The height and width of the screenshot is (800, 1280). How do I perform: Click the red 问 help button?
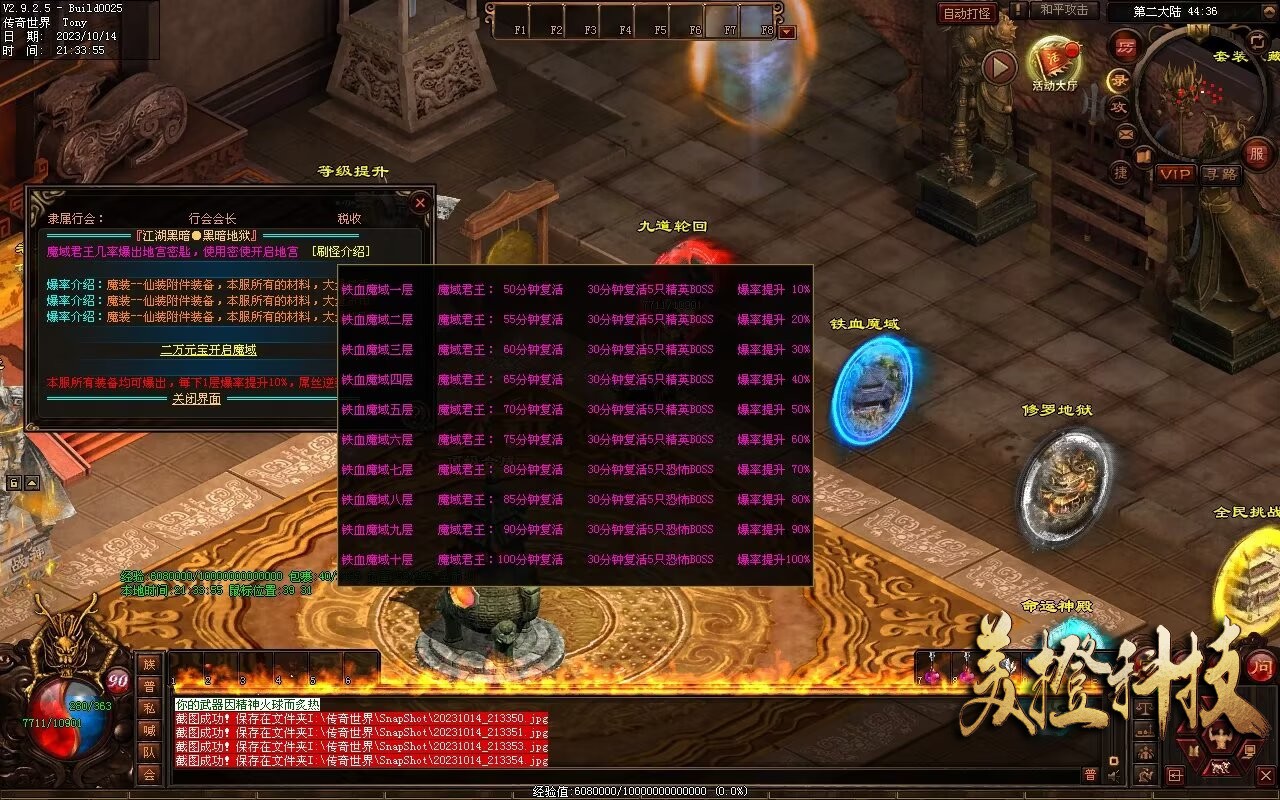coord(1262,667)
